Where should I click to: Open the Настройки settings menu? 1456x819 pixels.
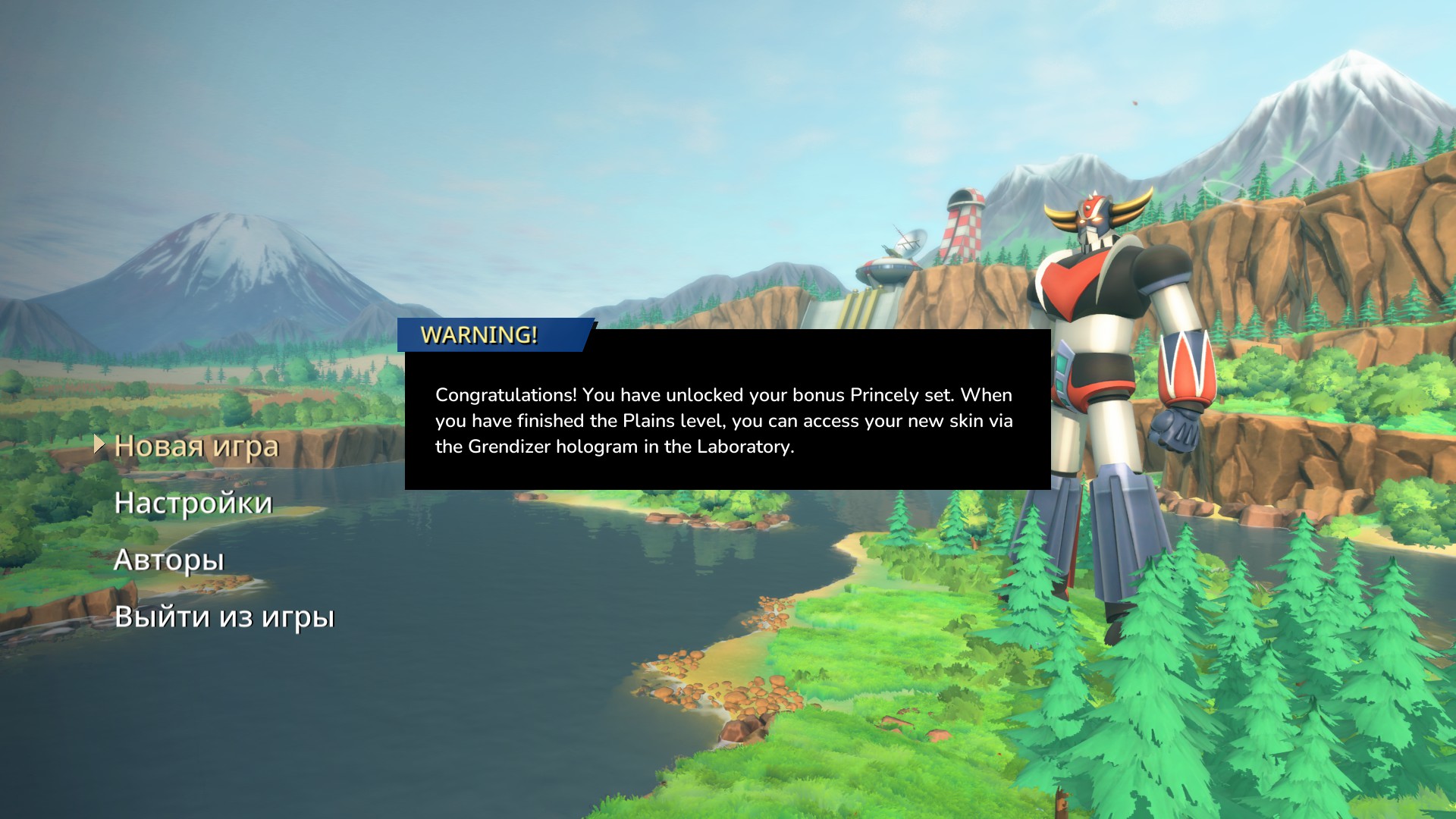pyautogui.click(x=193, y=503)
